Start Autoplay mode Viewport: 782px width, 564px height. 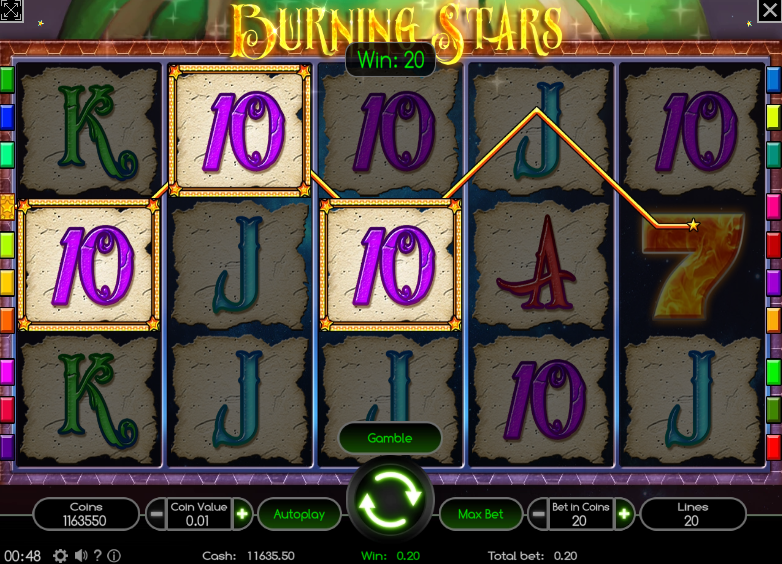299,514
